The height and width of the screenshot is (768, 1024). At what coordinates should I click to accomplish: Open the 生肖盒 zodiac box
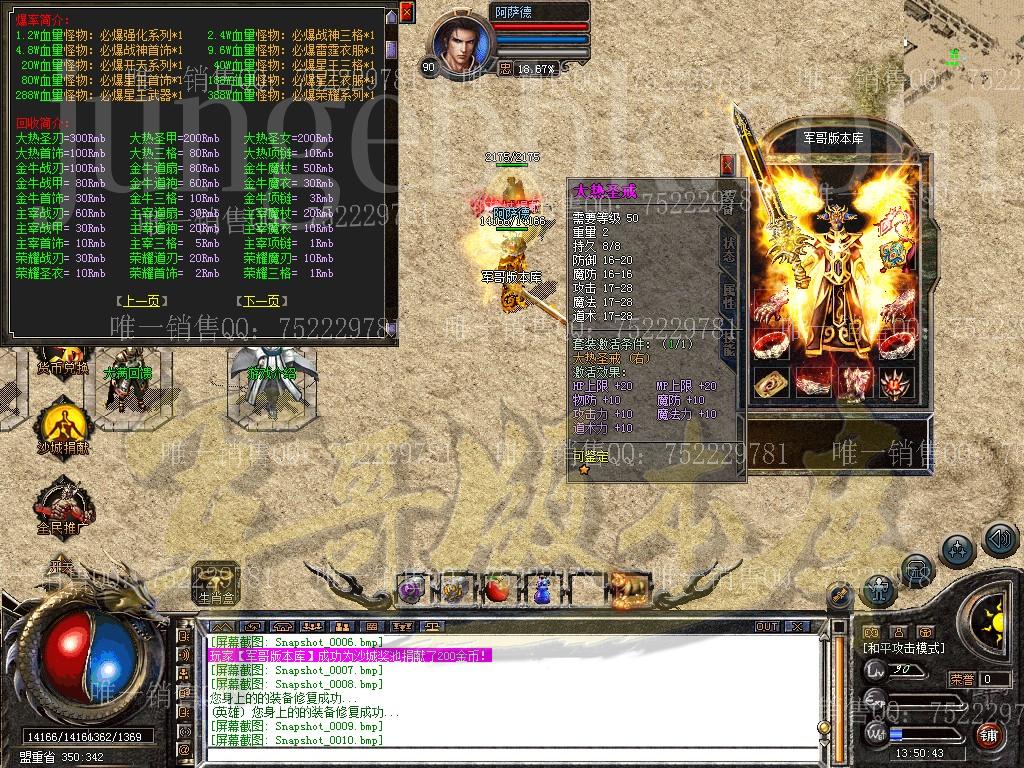(x=216, y=582)
